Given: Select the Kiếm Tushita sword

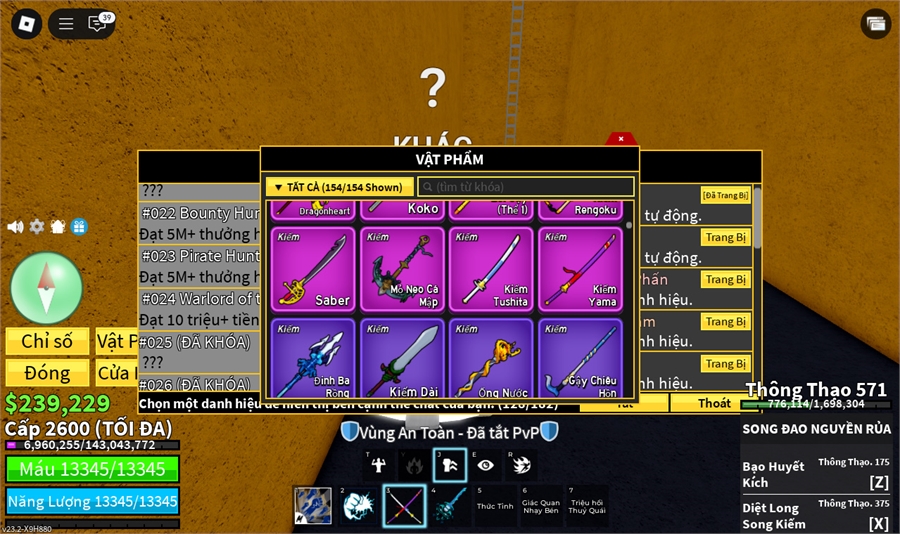Looking at the screenshot, I should tap(491, 269).
